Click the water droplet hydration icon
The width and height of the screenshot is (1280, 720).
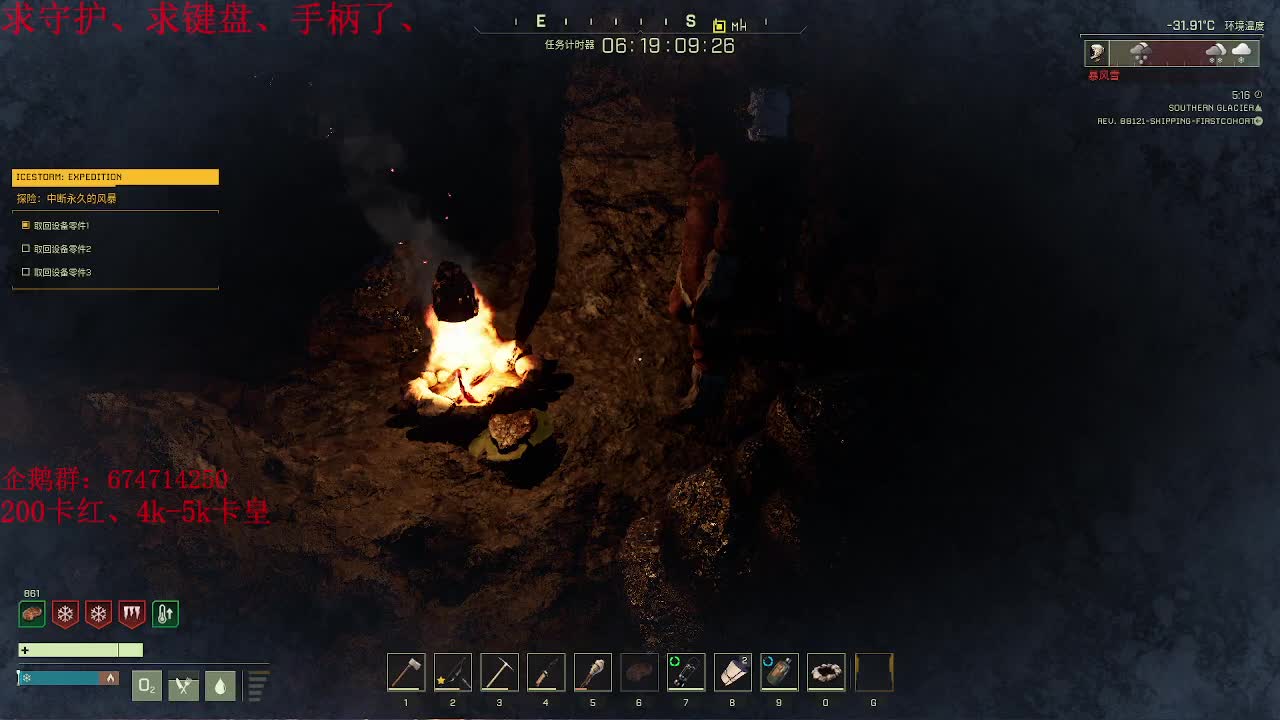click(220, 686)
